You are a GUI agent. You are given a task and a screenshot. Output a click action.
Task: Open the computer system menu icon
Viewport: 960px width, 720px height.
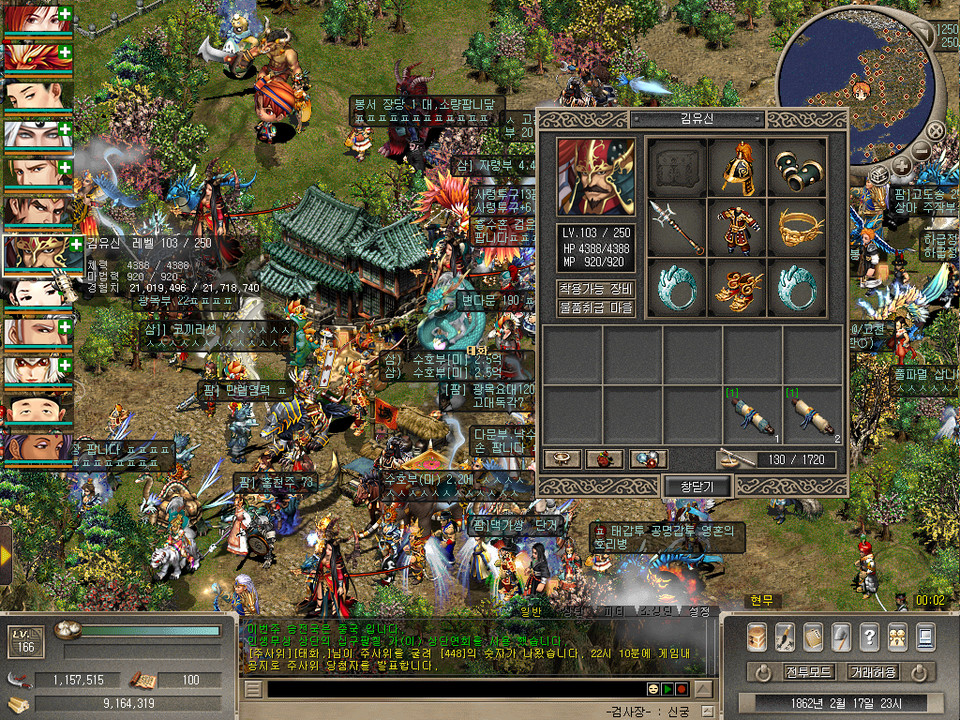(x=925, y=637)
